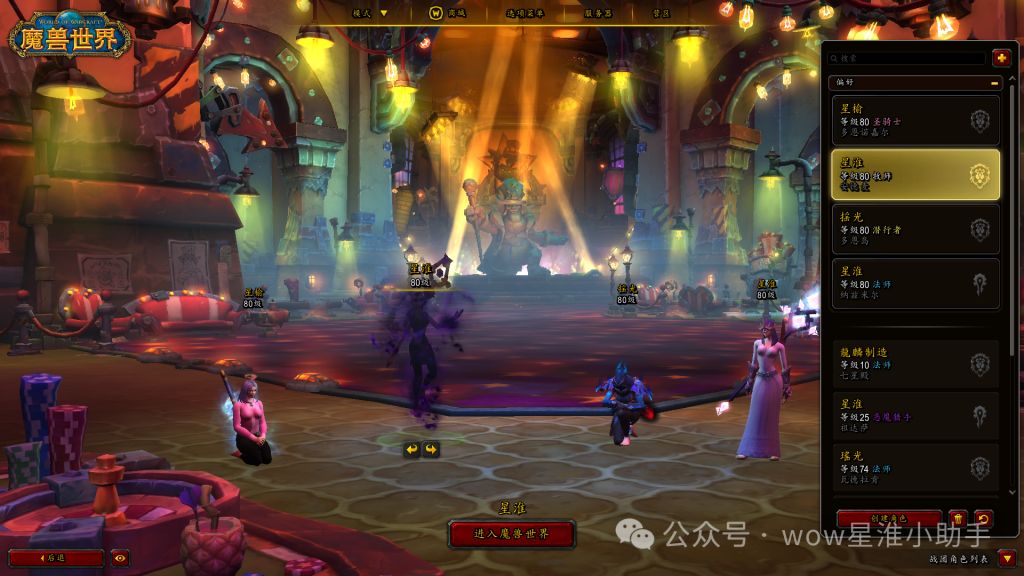The height and width of the screenshot is (576, 1024).
Task: Click the trash can delete character button
Action: click(x=958, y=519)
